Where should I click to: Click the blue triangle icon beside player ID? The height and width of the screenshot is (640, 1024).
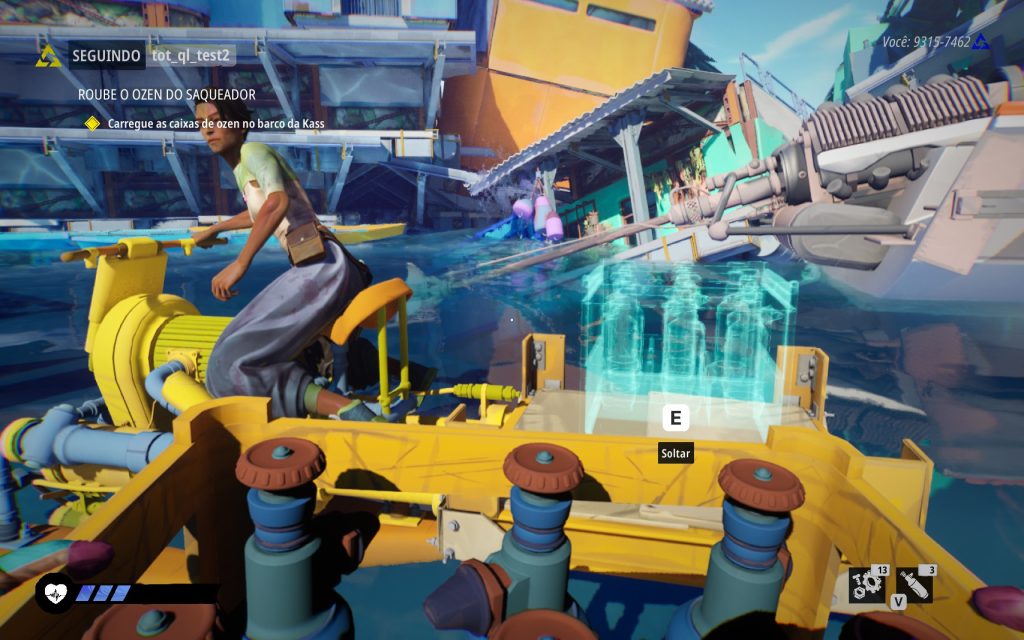981,42
